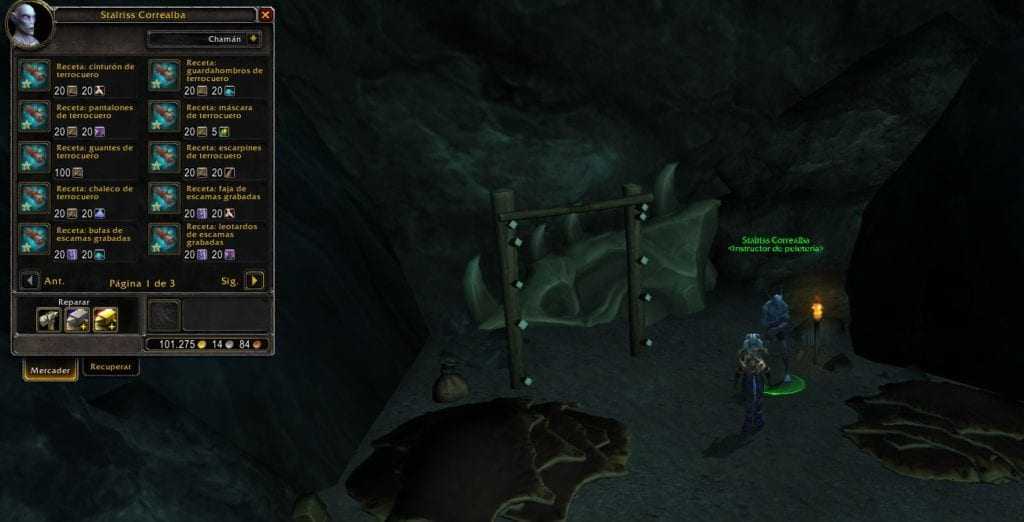Activate the single-item repair hammer icon
Image resolution: width=1024 pixels, height=522 pixels.
pyautogui.click(x=48, y=319)
